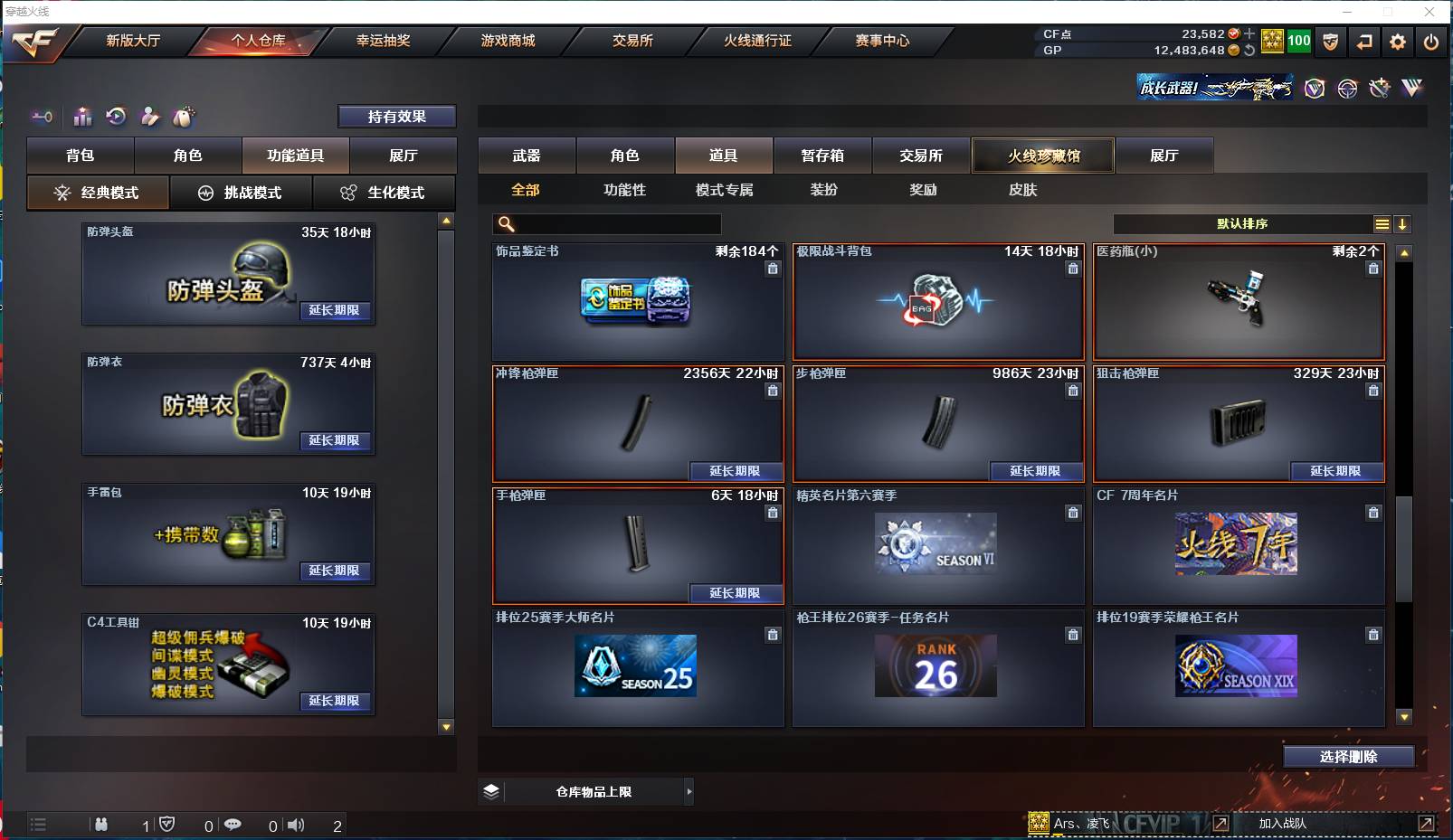Image resolution: width=1453 pixels, height=840 pixels.
Task: Open the character edit icon
Action: (149, 117)
